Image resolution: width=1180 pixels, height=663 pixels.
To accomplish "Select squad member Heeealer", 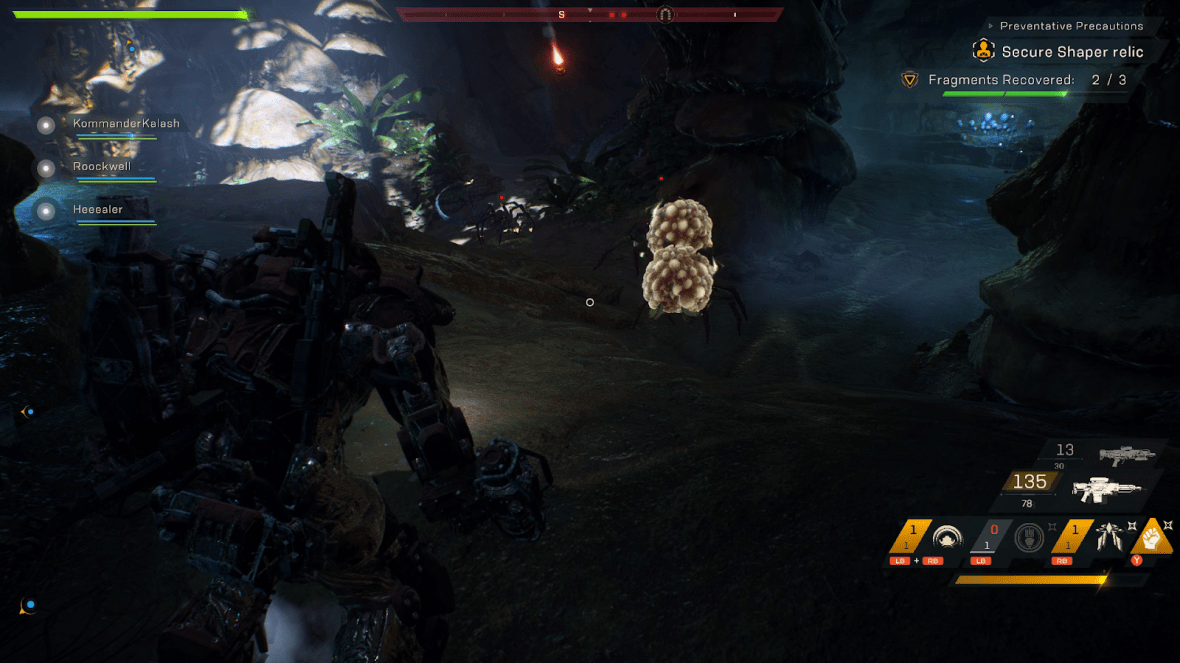I will tap(98, 210).
